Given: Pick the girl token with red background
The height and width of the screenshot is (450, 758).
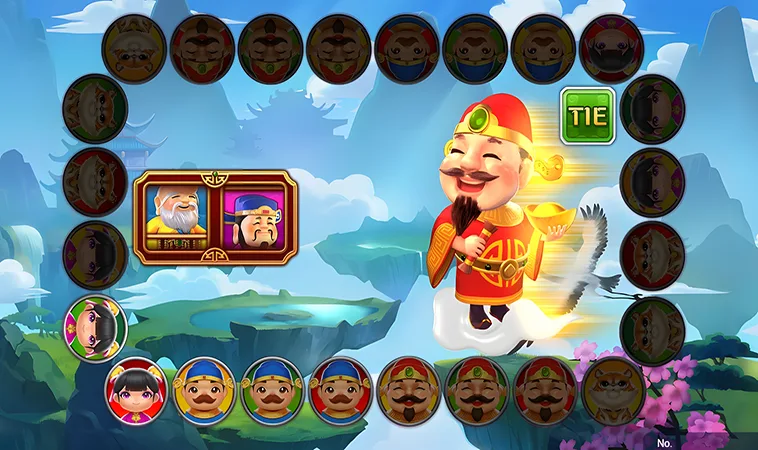Looking at the screenshot, I should point(136,388).
